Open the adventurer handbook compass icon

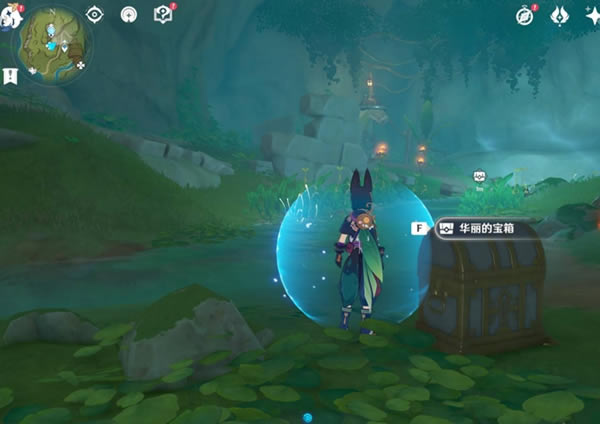click(525, 15)
